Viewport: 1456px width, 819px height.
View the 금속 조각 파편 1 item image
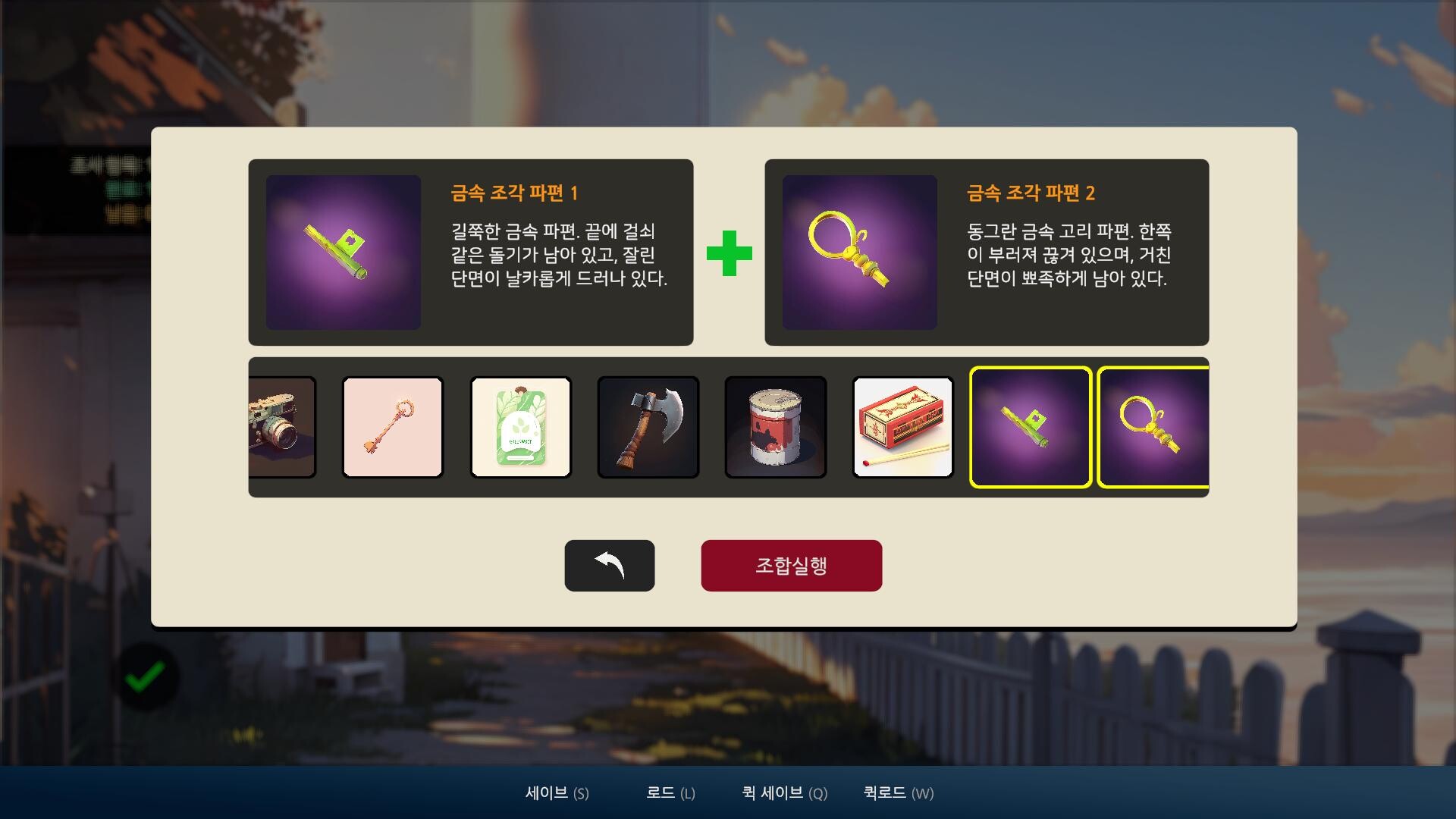point(344,253)
